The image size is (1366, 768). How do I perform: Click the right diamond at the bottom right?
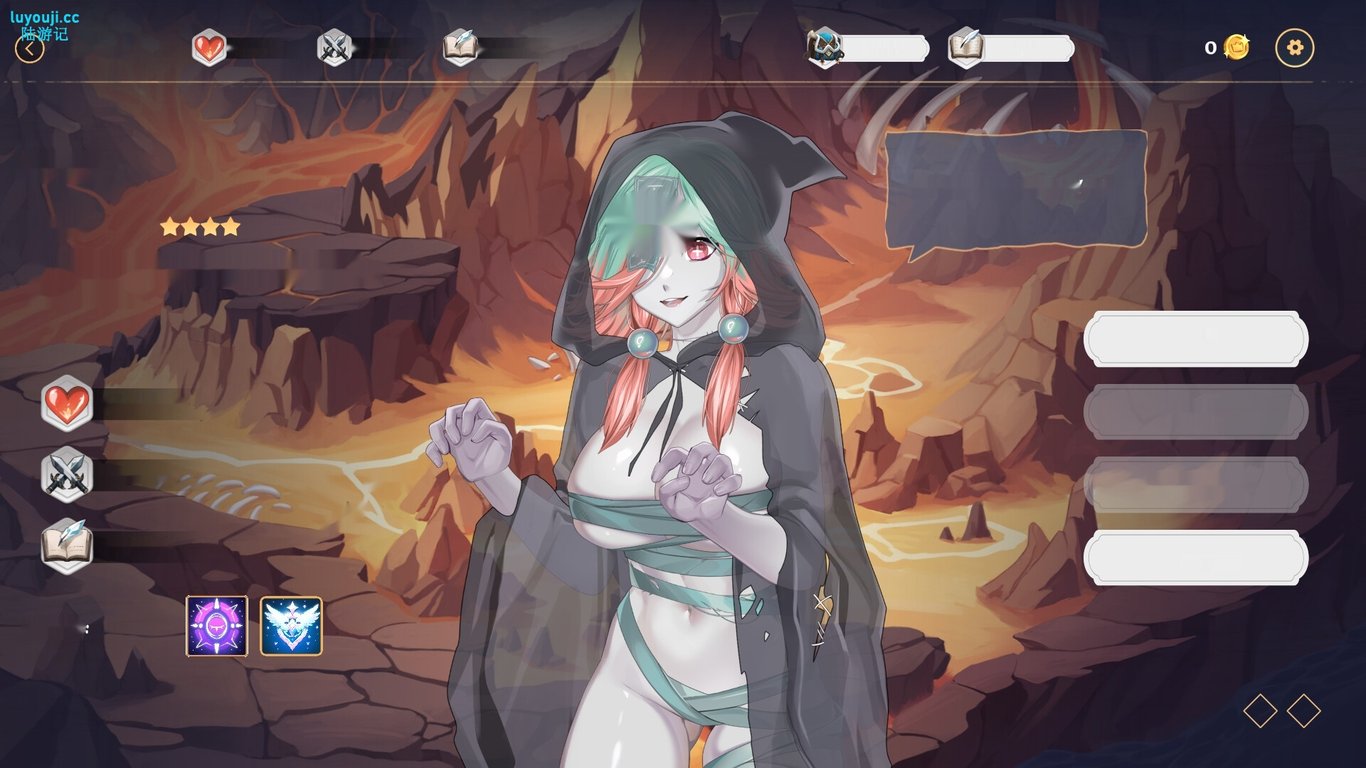point(1302,711)
